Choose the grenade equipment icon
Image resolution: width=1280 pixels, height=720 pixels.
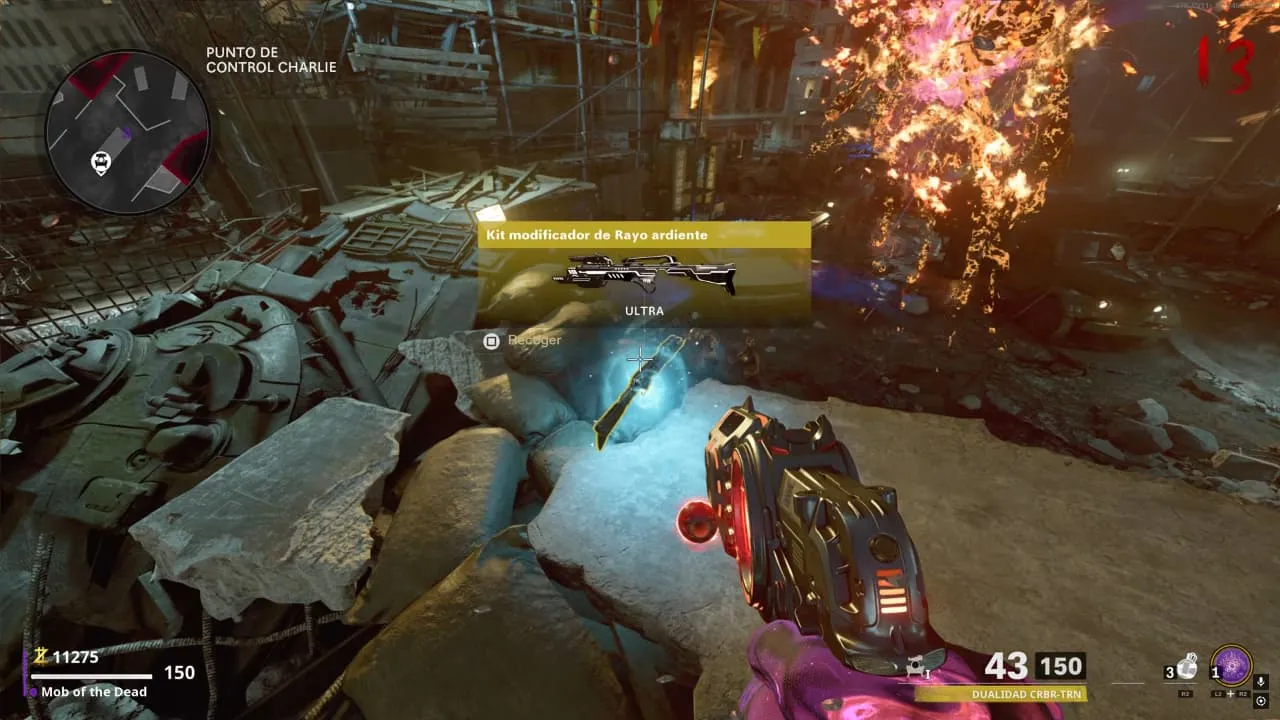click(1186, 667)
